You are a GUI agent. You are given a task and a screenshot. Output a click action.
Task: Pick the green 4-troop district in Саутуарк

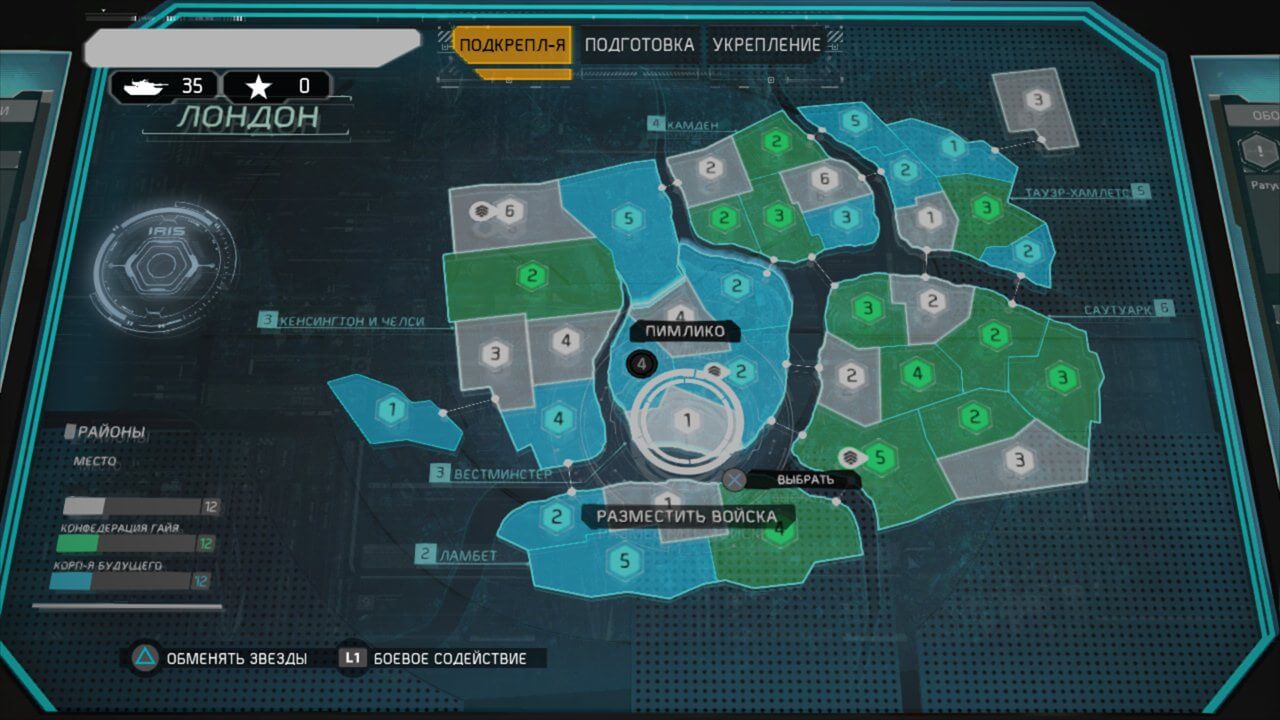point(916,375)
